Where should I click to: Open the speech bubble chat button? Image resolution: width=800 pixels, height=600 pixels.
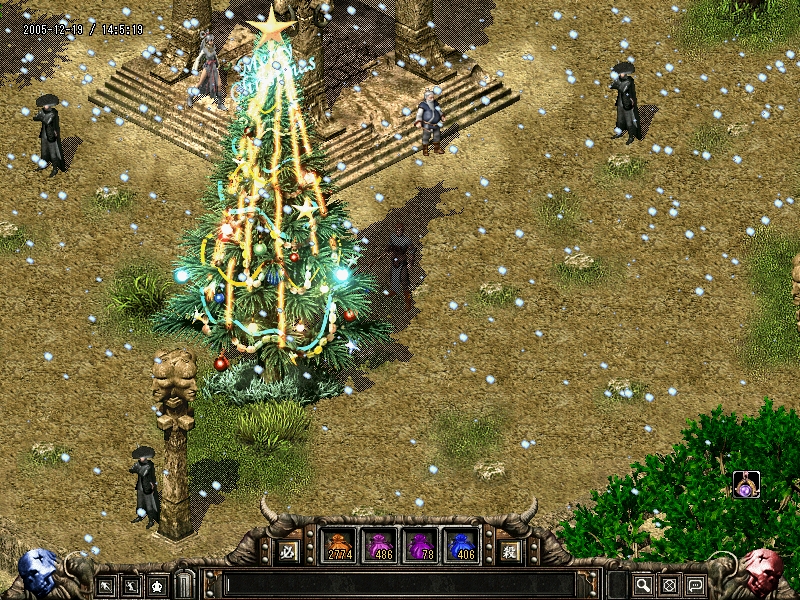click(x=694, y=585)
